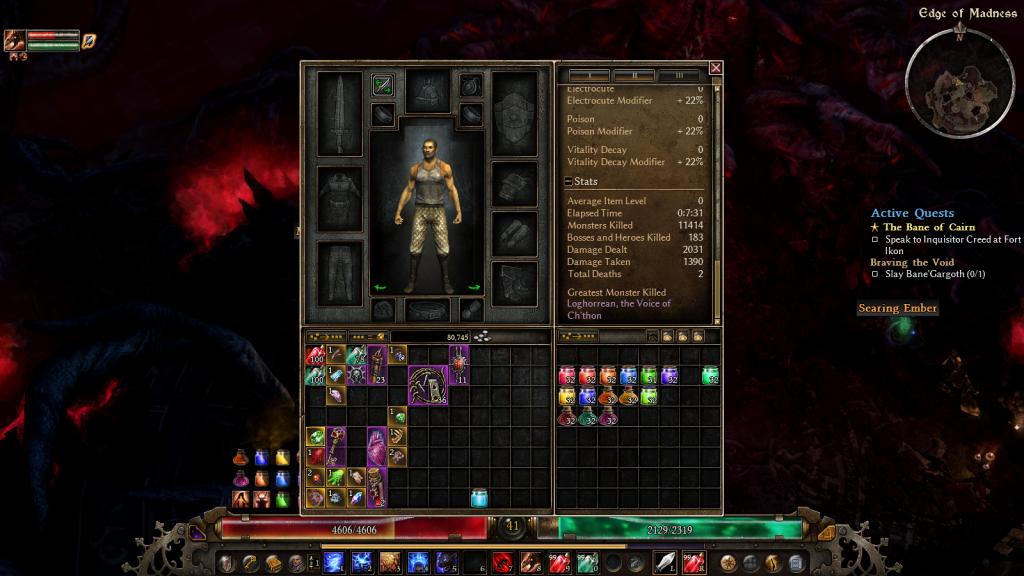The image size is (1024, 576).
Task: Rotate character preview with left green arrow
Action: (x=381, y=288)
